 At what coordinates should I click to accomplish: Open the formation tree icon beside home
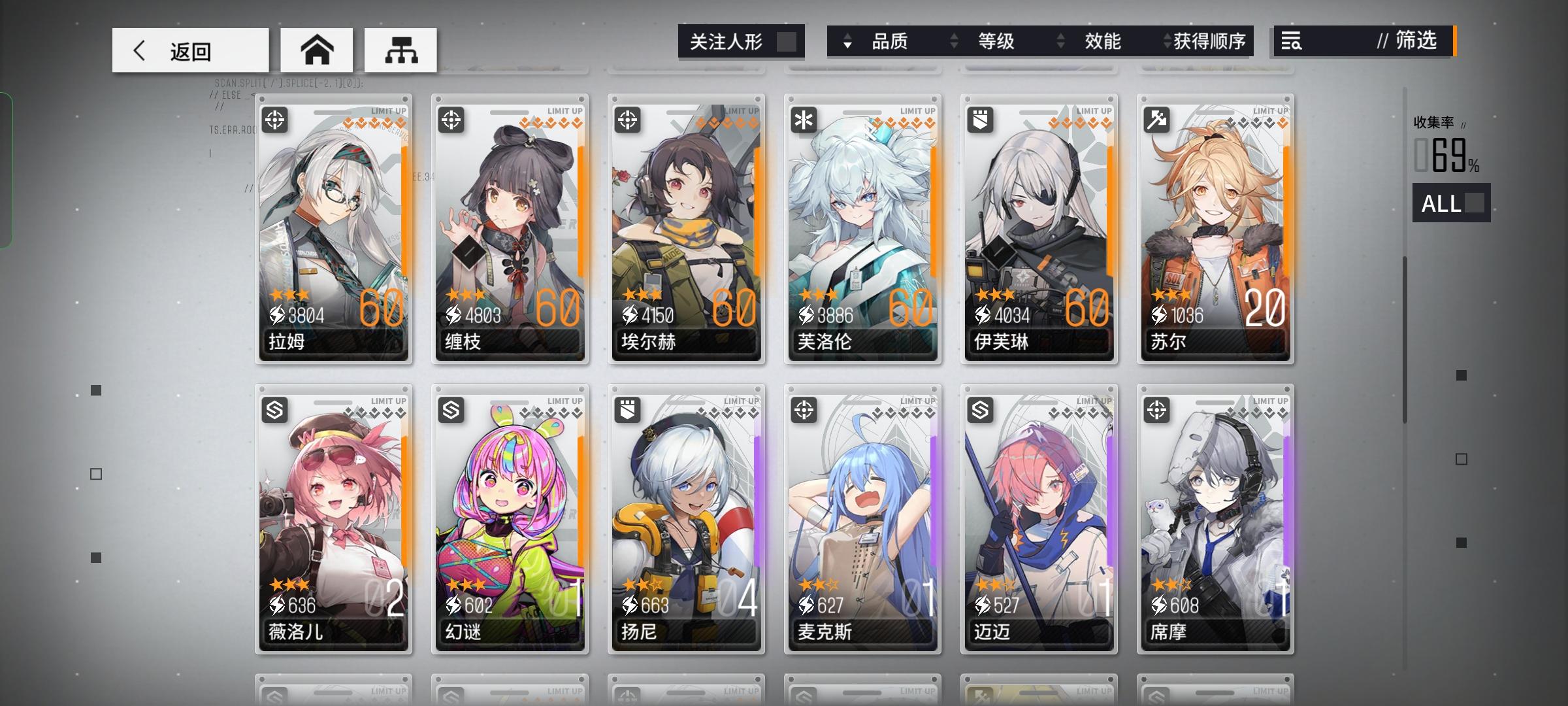coord(401,49)
